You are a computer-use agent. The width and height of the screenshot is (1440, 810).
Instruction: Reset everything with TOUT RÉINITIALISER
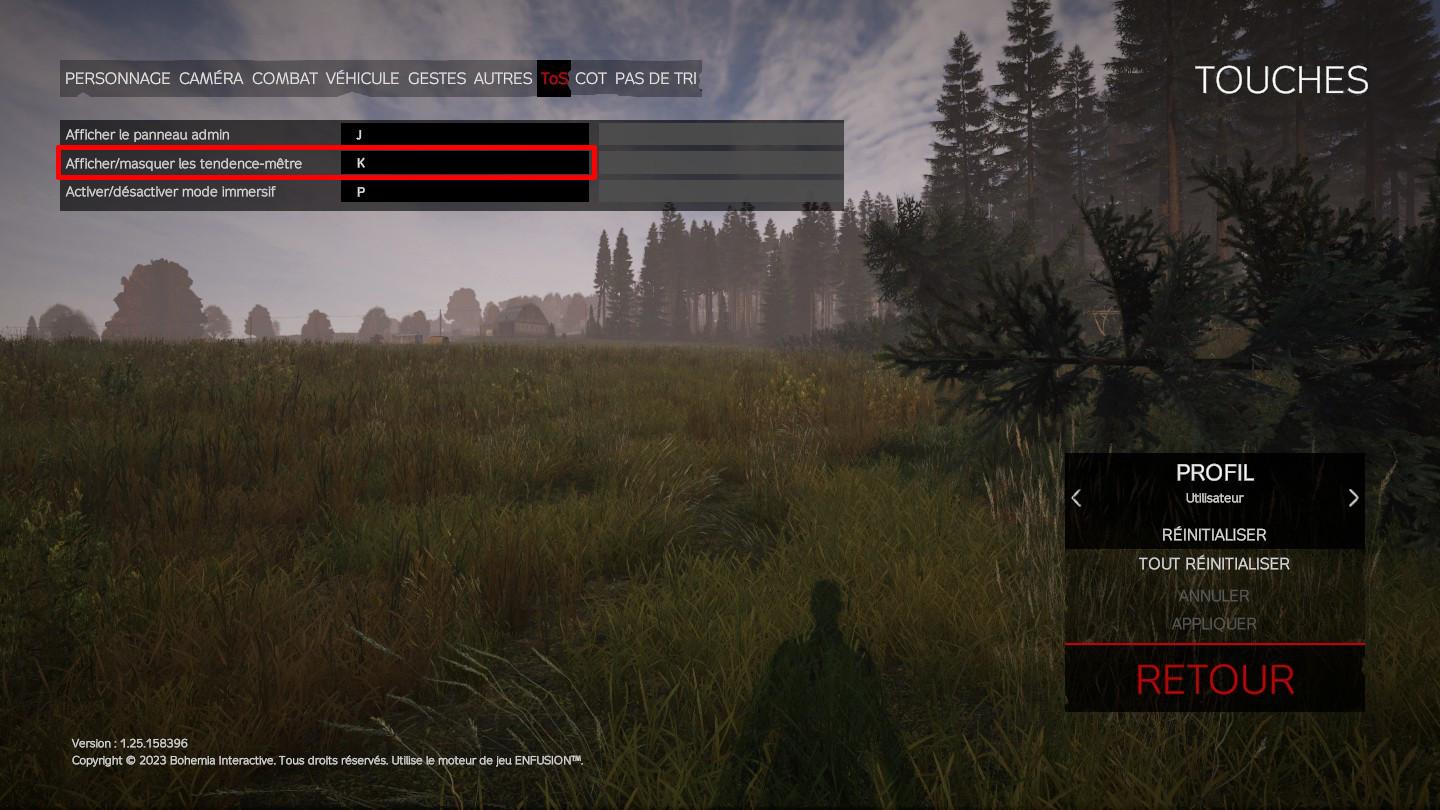[x=1214, y=564]
